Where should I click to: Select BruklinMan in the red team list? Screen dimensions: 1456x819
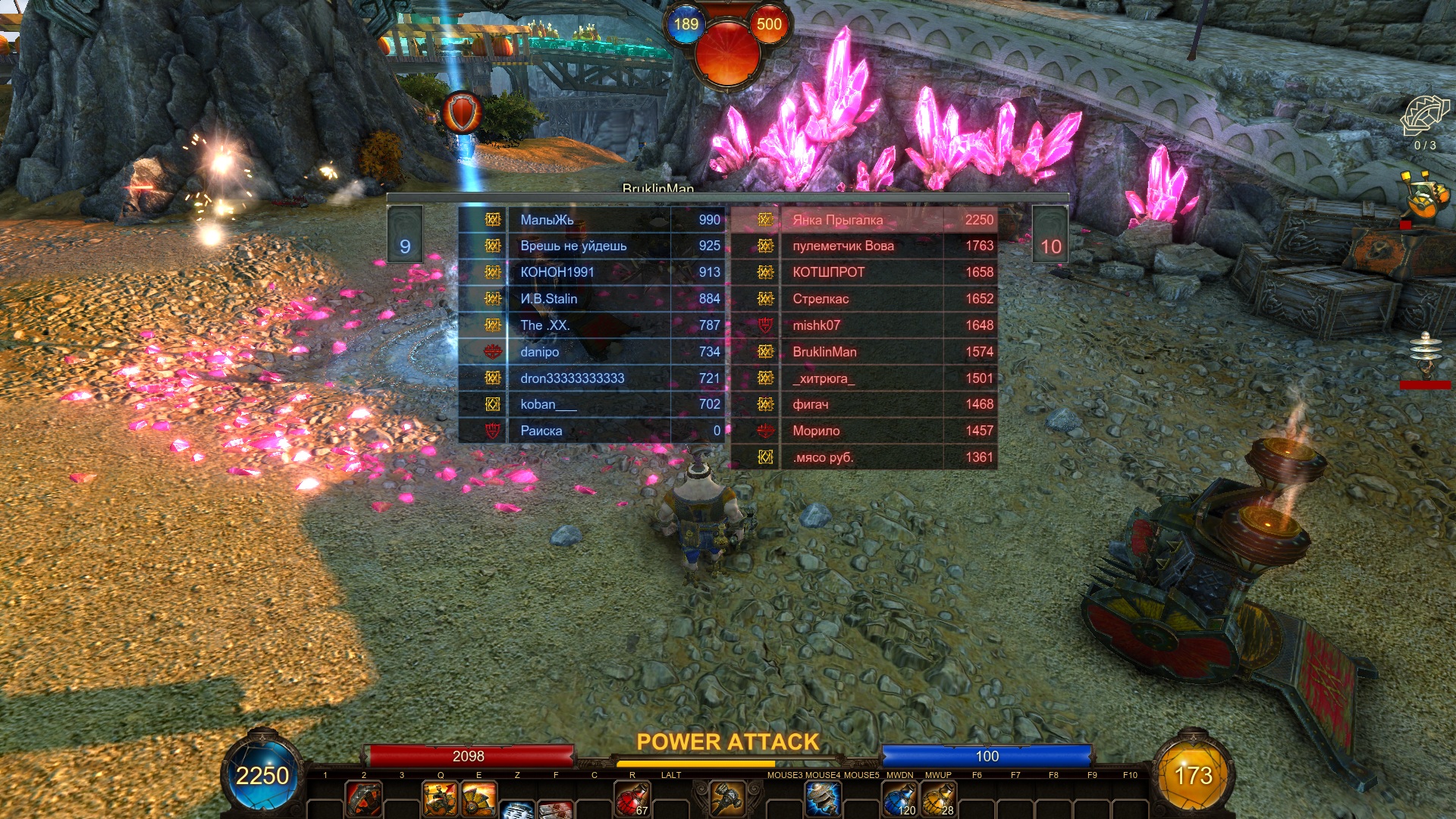pyautogui.click(x=863, y=352)
